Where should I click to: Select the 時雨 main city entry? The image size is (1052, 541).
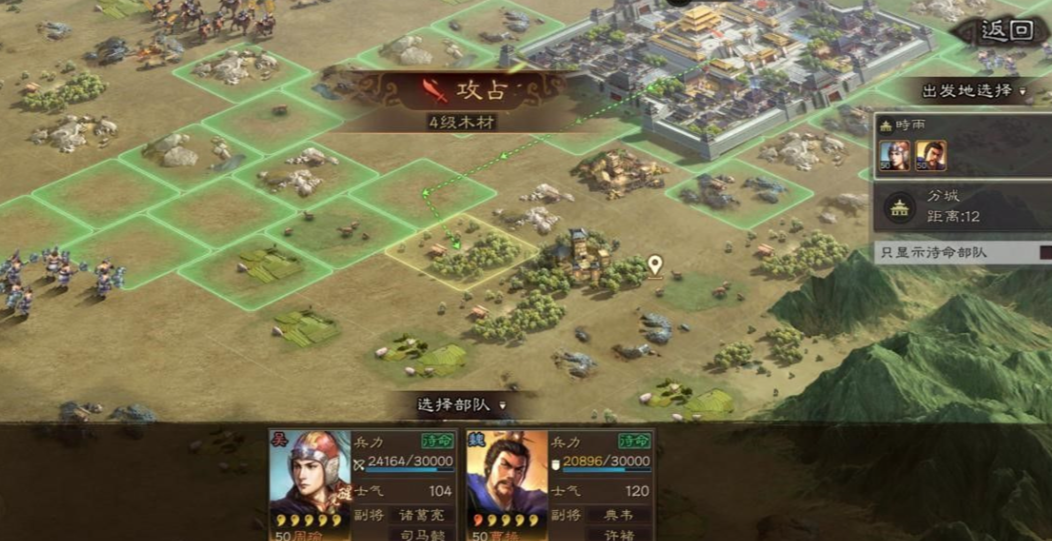960,146
